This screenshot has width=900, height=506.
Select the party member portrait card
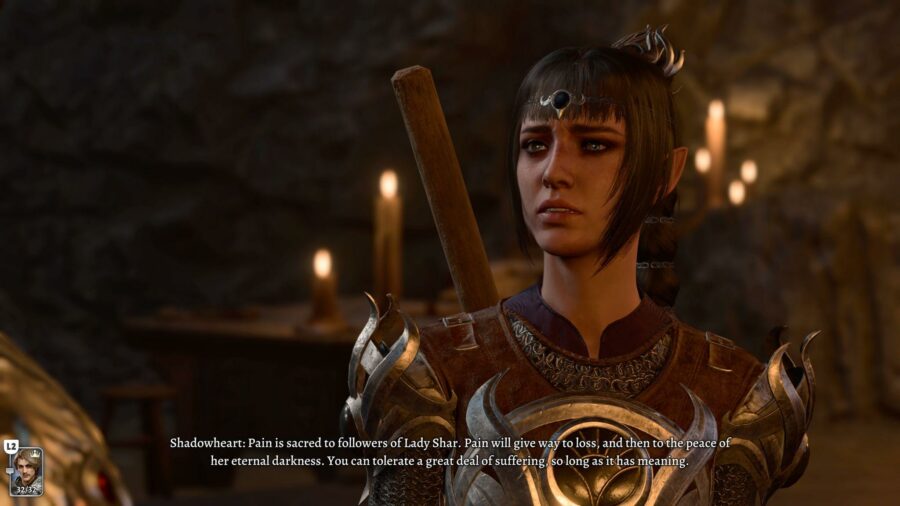[x=26, y=471]
